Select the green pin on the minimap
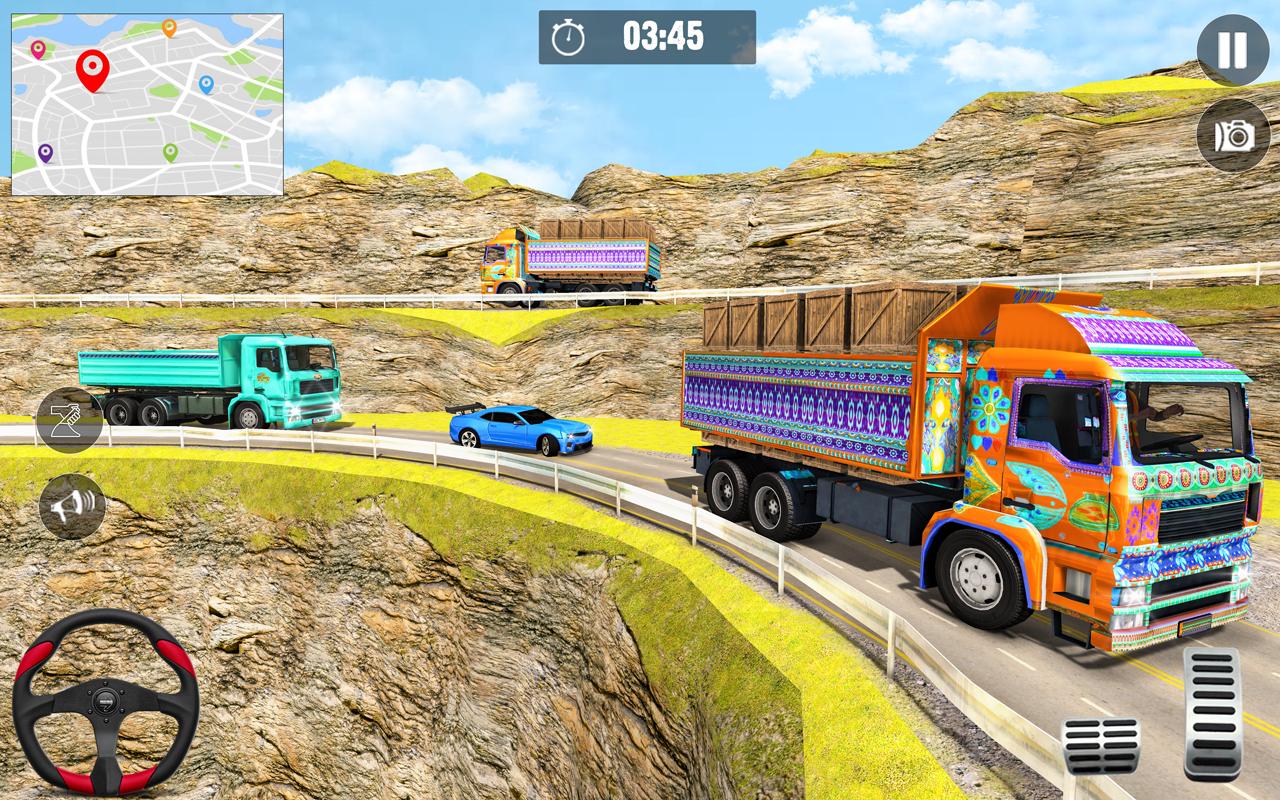1280x800 pixels. pos(170,152)
